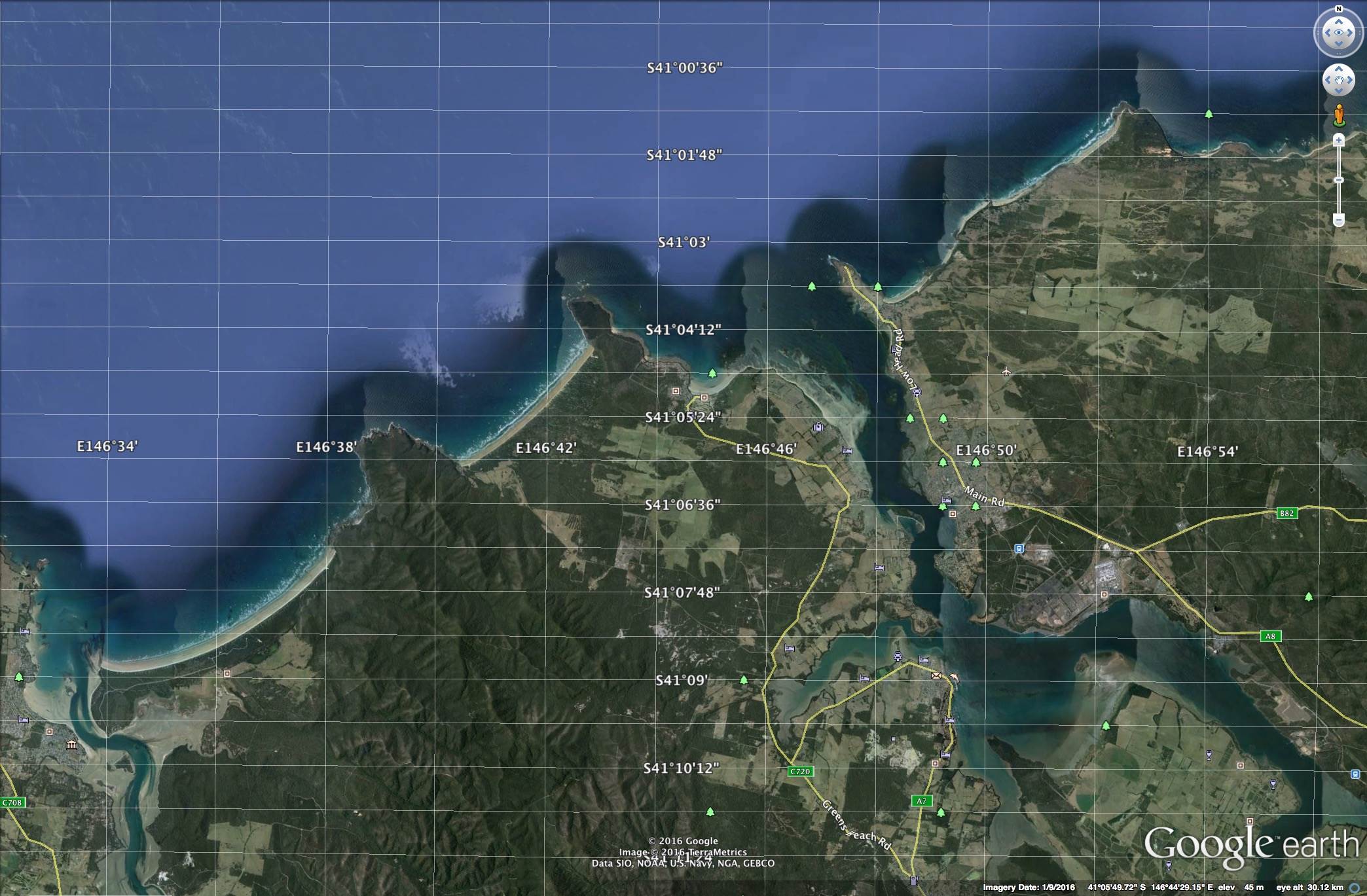Image resolution: width=1367 pixels, height=896 pixels.
Task: Tilt the view down with the look joystick
Action: pyautogui.click(x=1339, y=45)
